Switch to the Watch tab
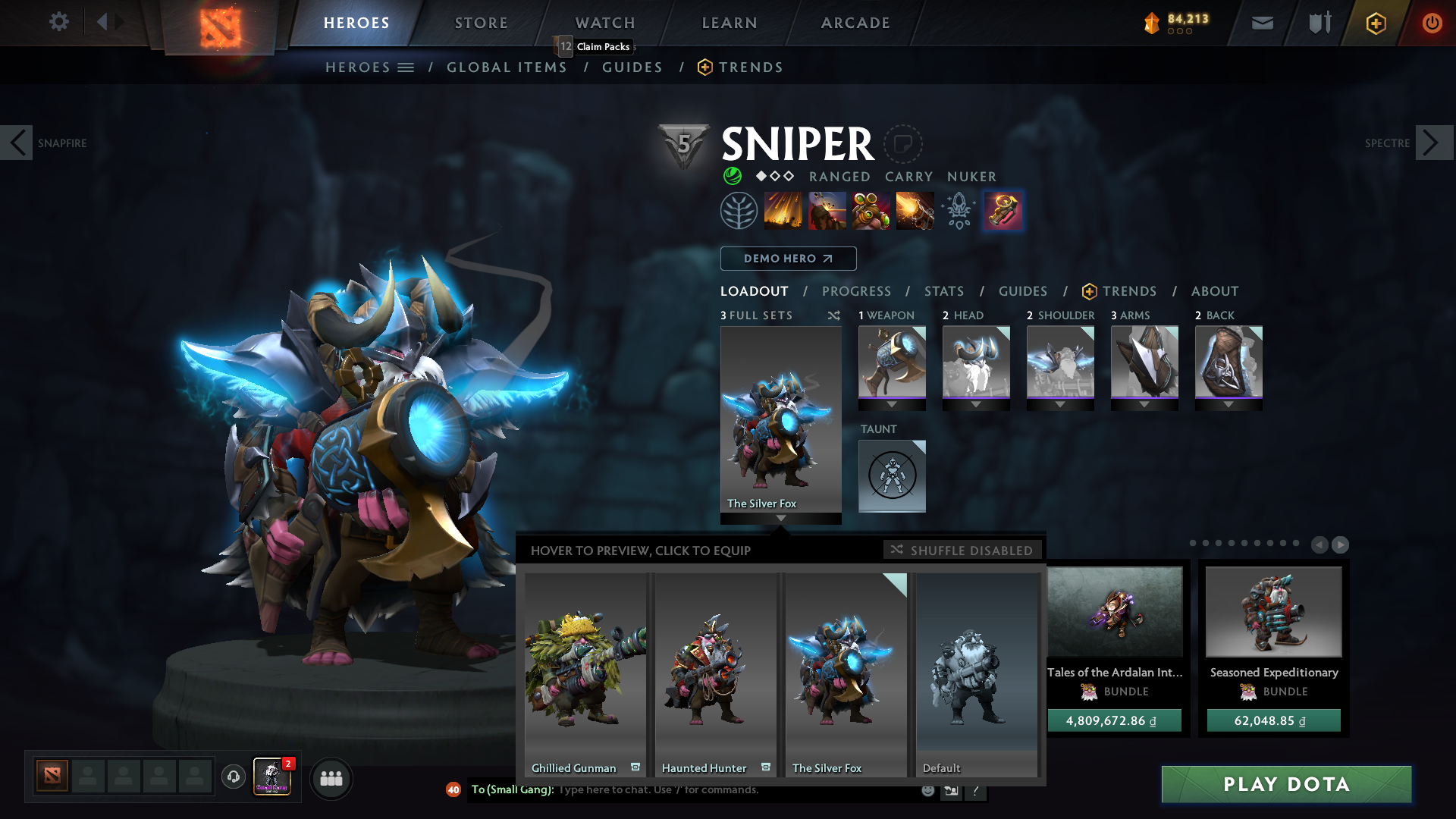This screenshot has width=1456, height=819. click(x=605, y=23)
